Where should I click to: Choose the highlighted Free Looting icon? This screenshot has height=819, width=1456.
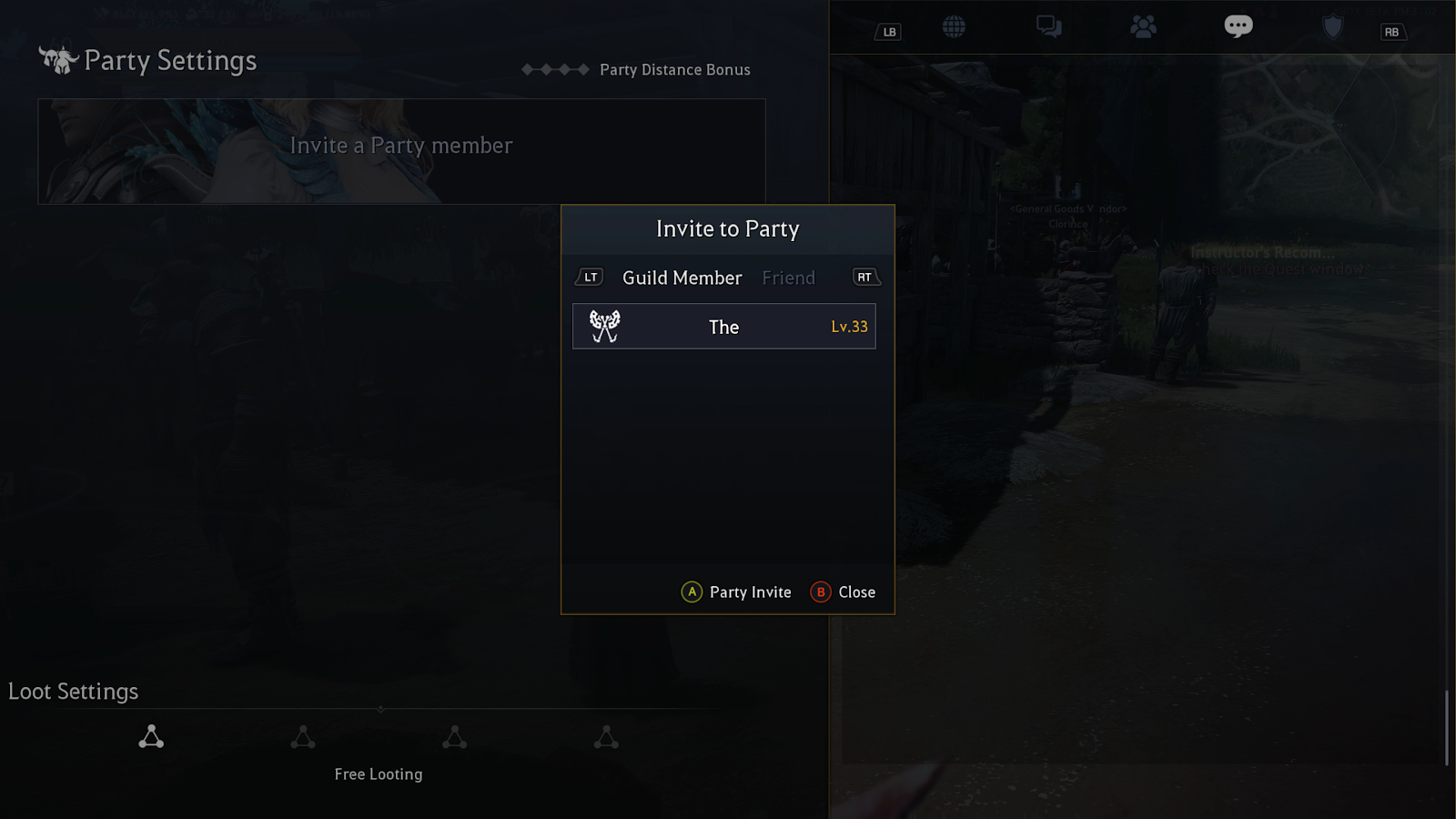pos(151,737)
